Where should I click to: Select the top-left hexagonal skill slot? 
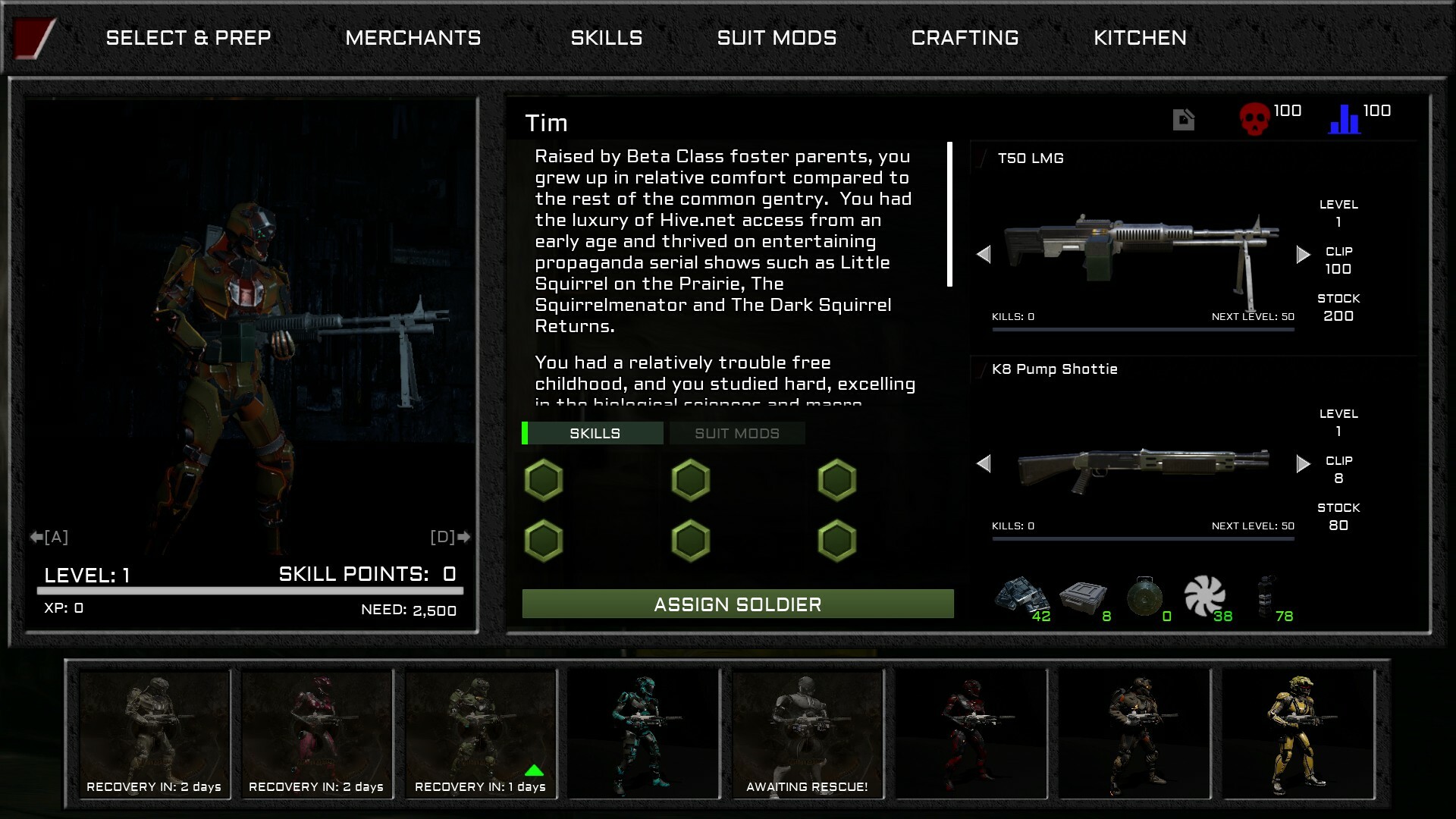pos(543,479)
